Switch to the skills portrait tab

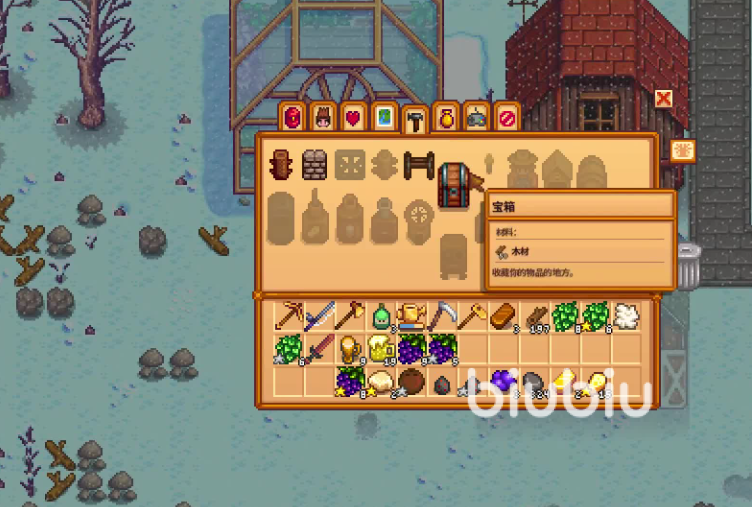[x=322, y=117]
